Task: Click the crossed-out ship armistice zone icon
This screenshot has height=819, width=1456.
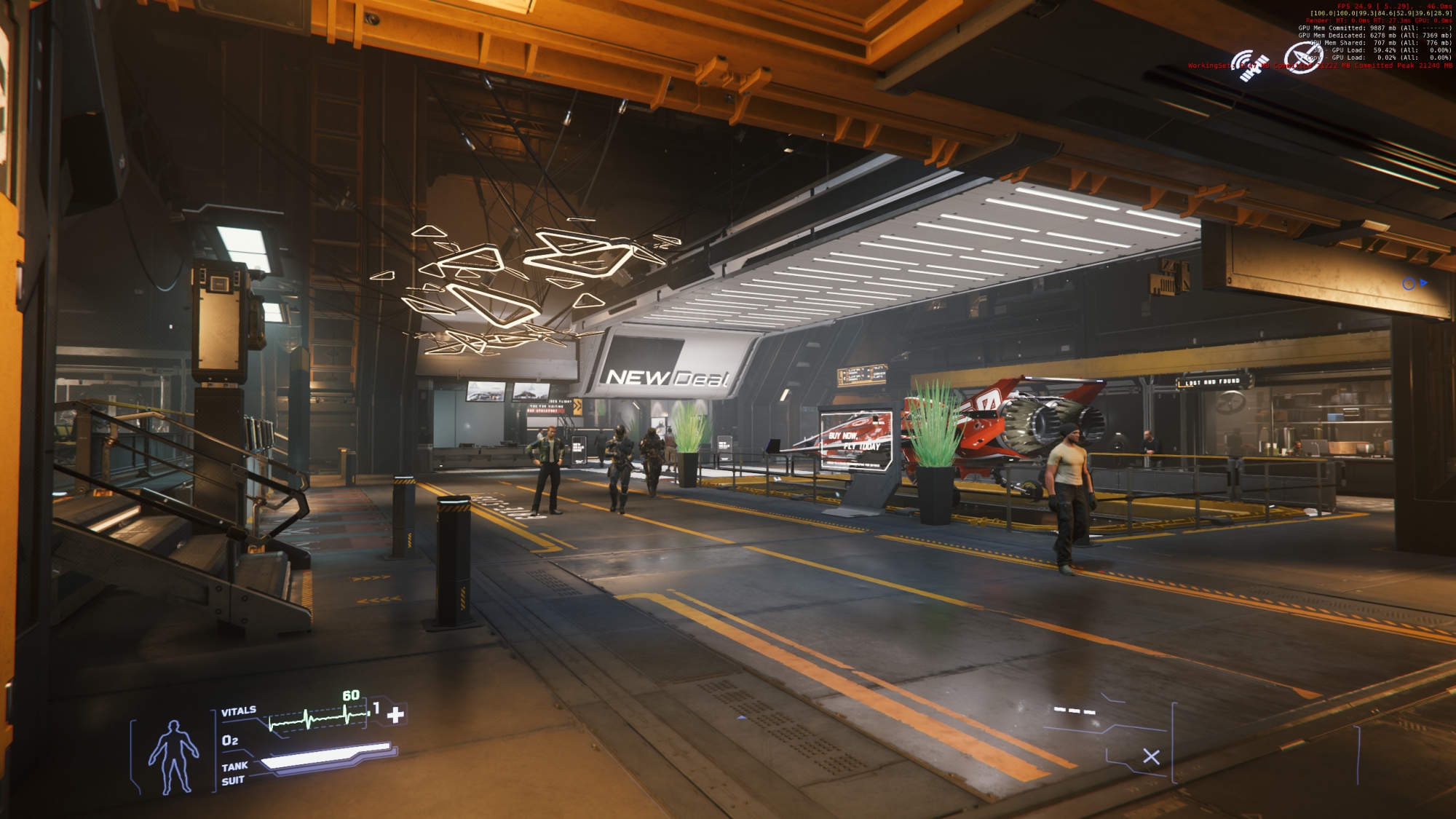Action: pos(1302,58)
